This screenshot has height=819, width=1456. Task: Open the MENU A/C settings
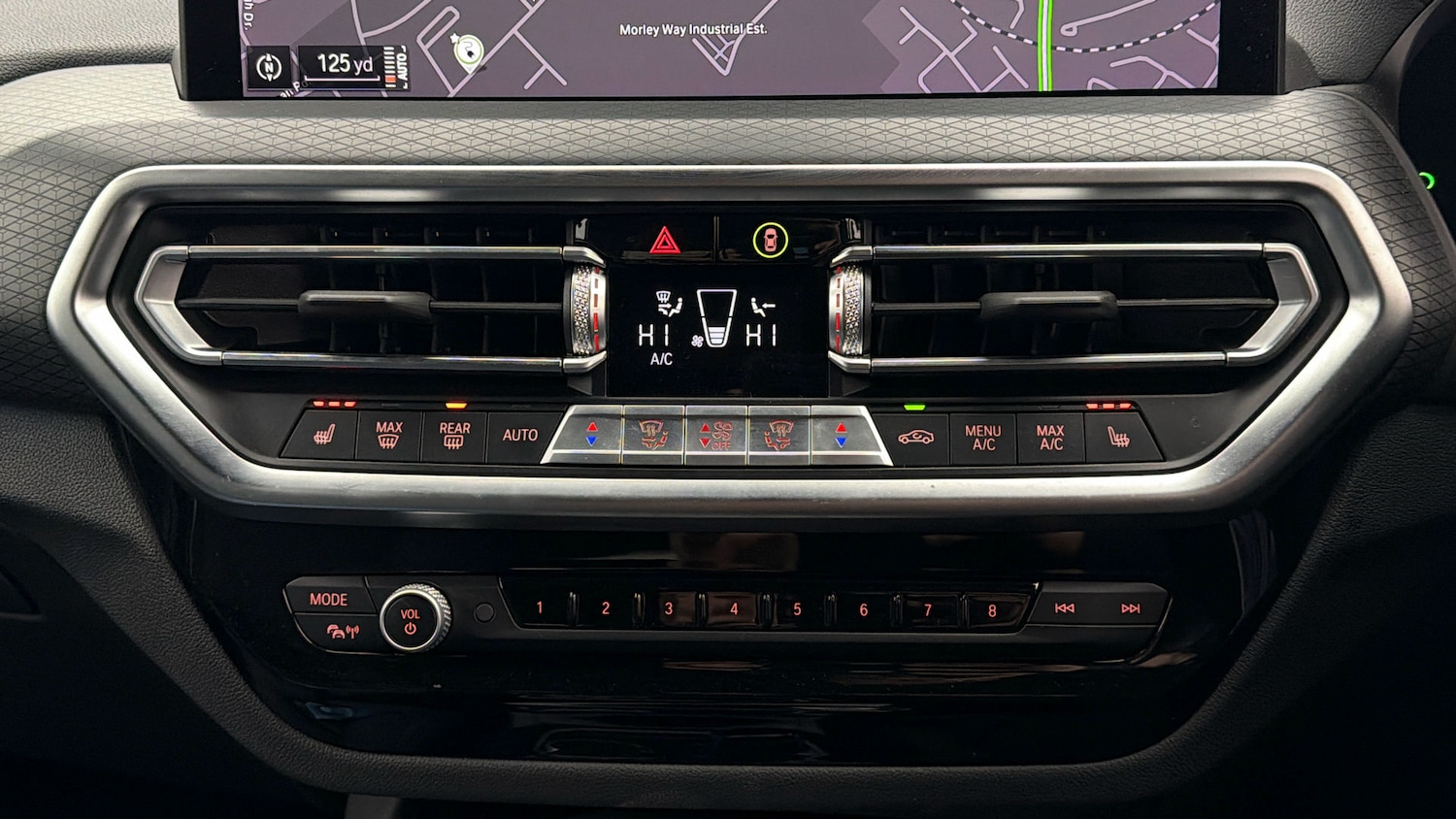pos(982,438)
